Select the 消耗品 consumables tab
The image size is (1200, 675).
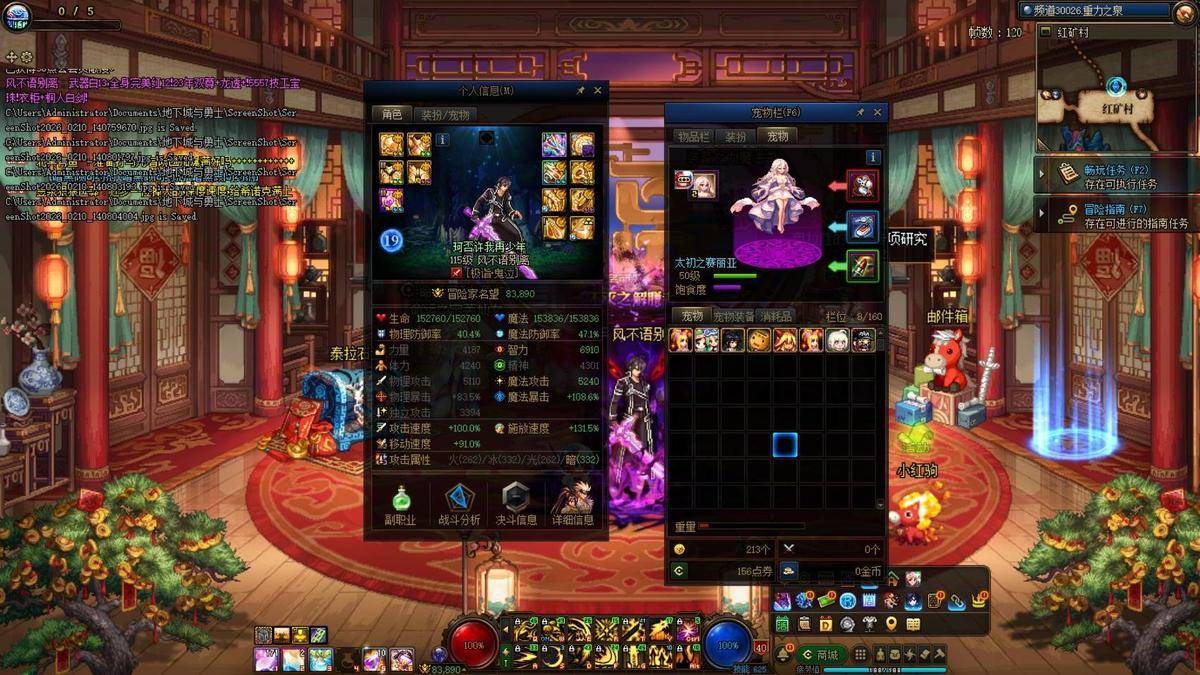(x=776, y=316)
